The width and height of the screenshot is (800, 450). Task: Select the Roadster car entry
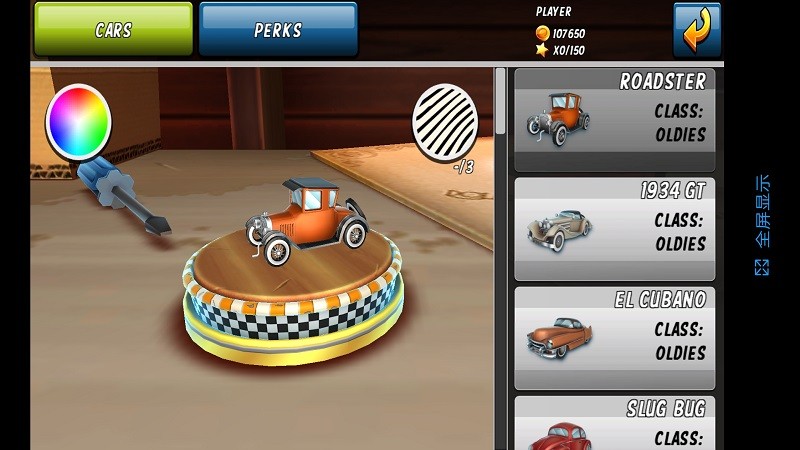tap(615, 120)
